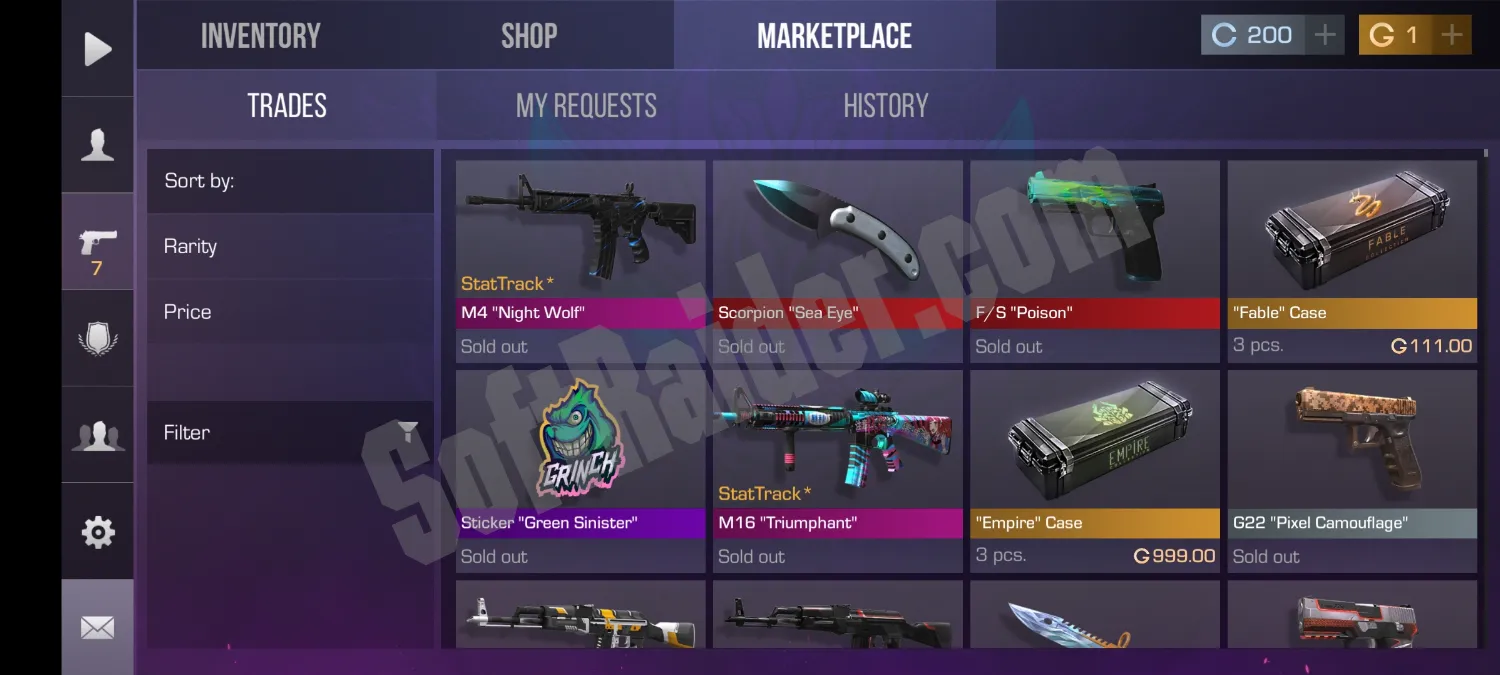
Task: Select the Sticker "Green Sinister" item
Action: coord(580,470)
